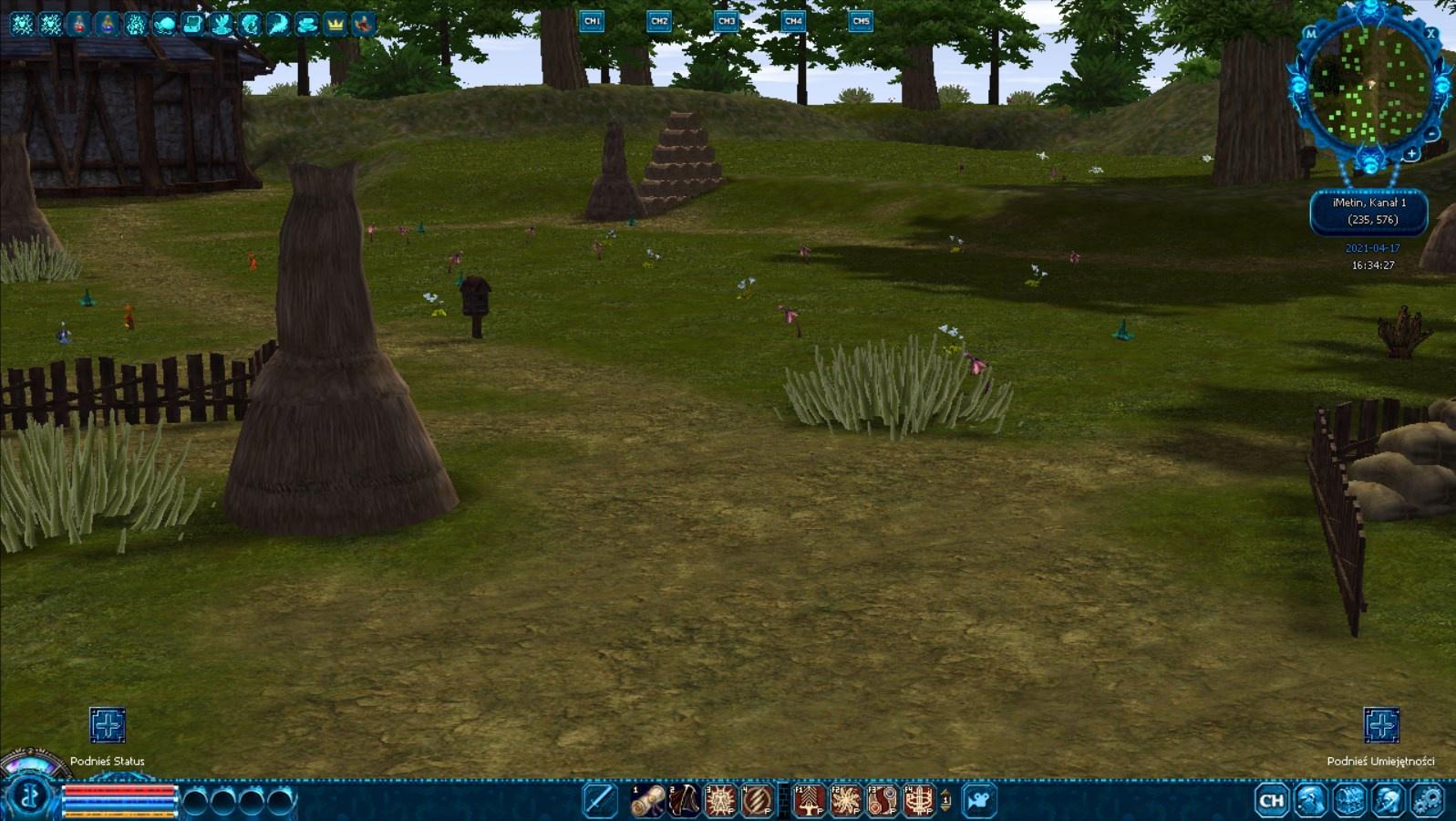Open the Podnieś Status plus button
1456x821 pixels.
(108, 725)
